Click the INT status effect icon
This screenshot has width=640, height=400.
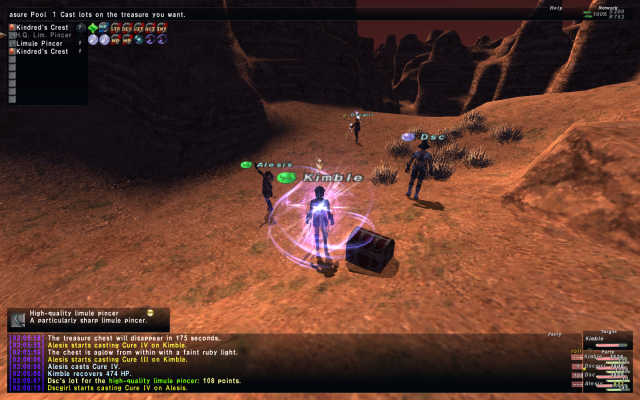click(162, 27)
